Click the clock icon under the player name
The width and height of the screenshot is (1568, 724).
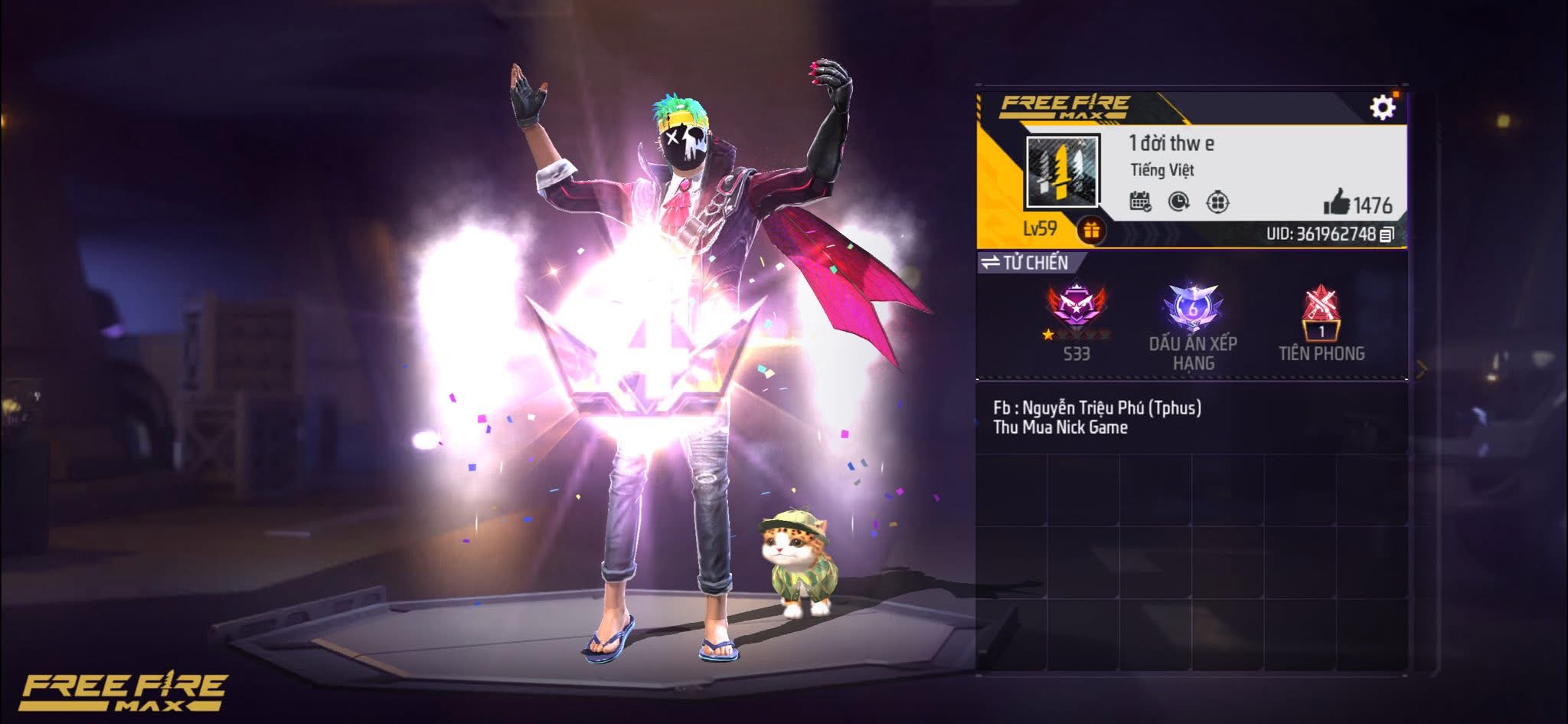click(x=1179, y=201)
